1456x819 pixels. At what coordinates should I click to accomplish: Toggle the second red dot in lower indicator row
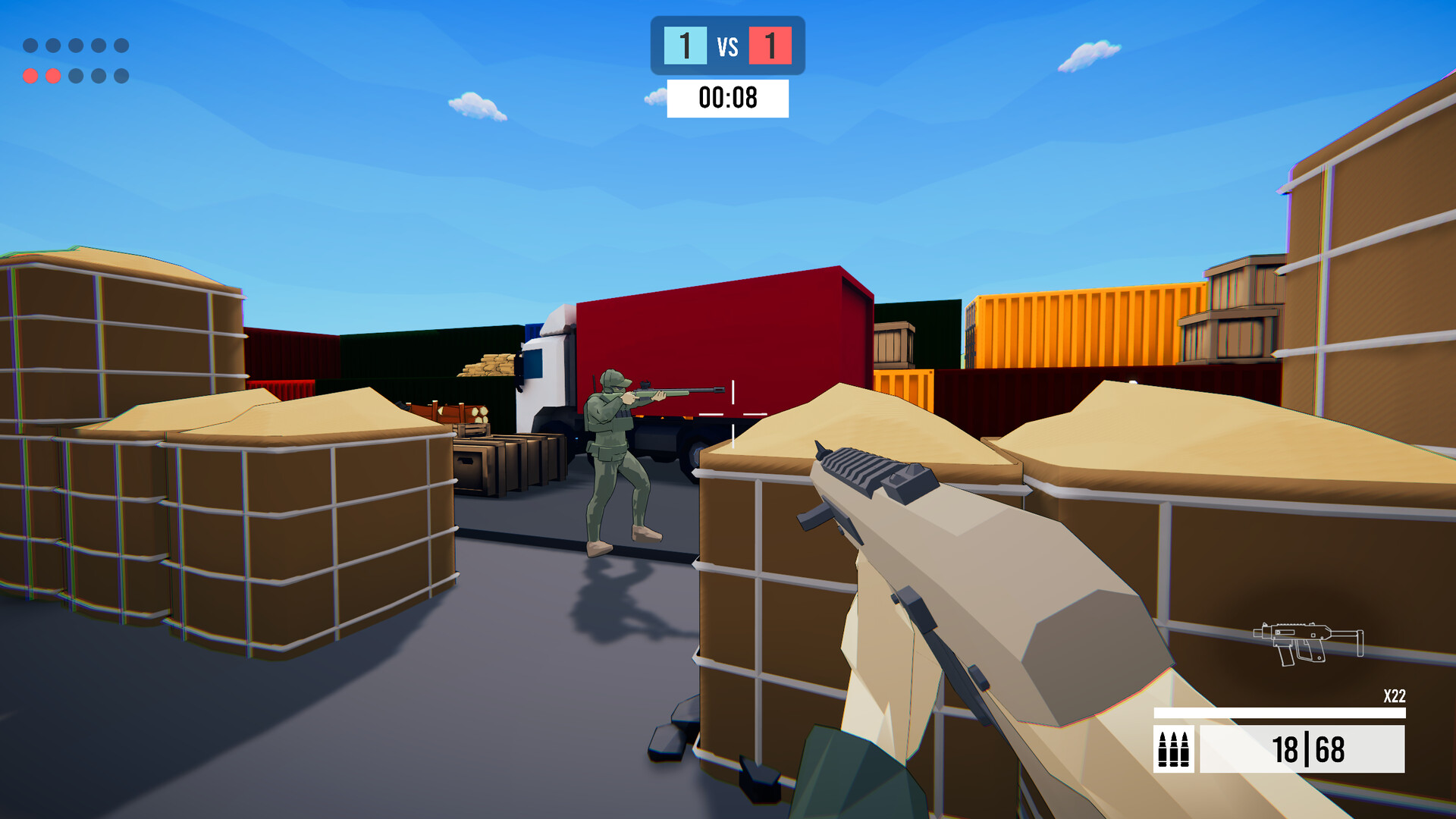point(52,74)
